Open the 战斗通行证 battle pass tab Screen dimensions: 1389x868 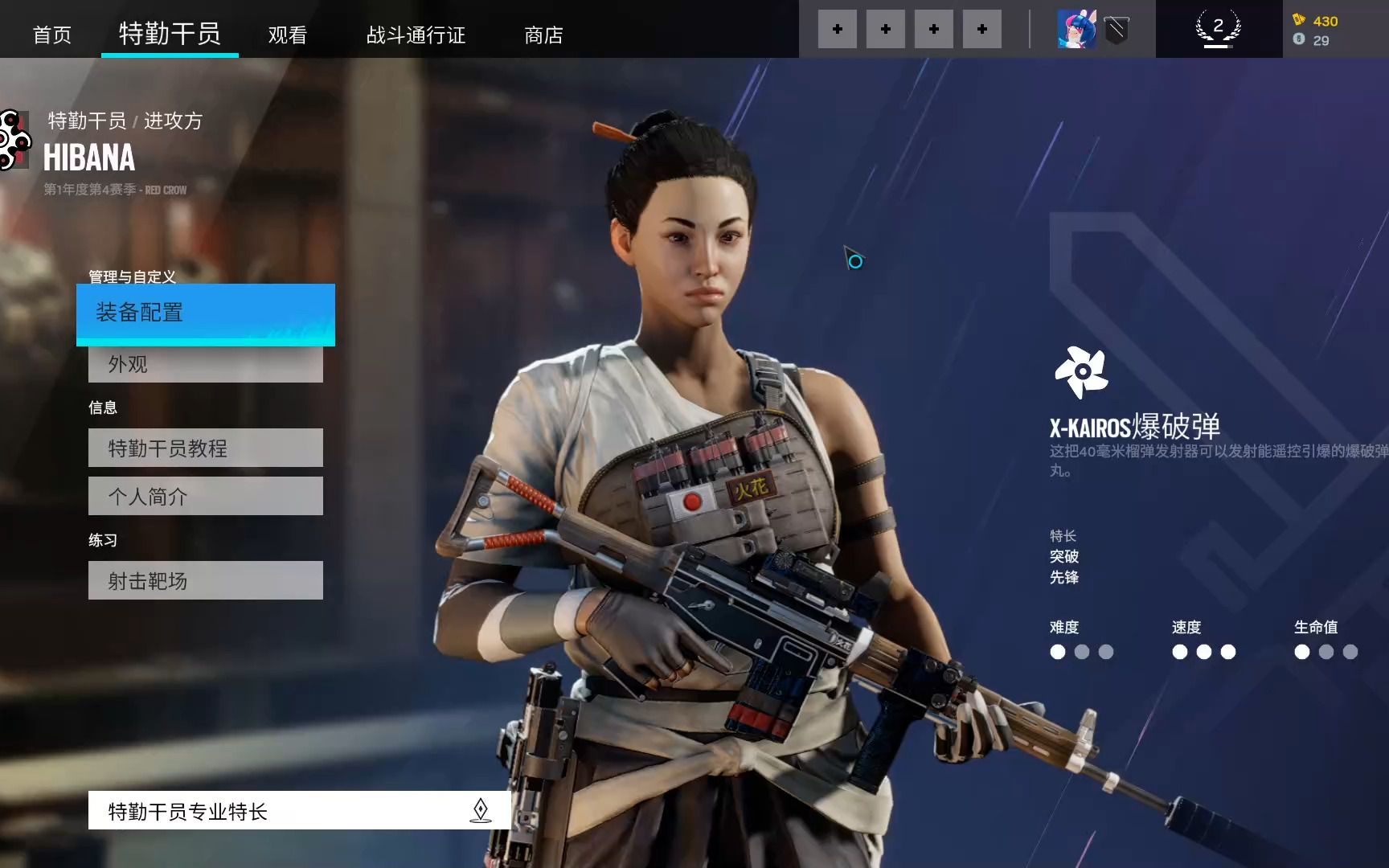[x=416, y=35]
